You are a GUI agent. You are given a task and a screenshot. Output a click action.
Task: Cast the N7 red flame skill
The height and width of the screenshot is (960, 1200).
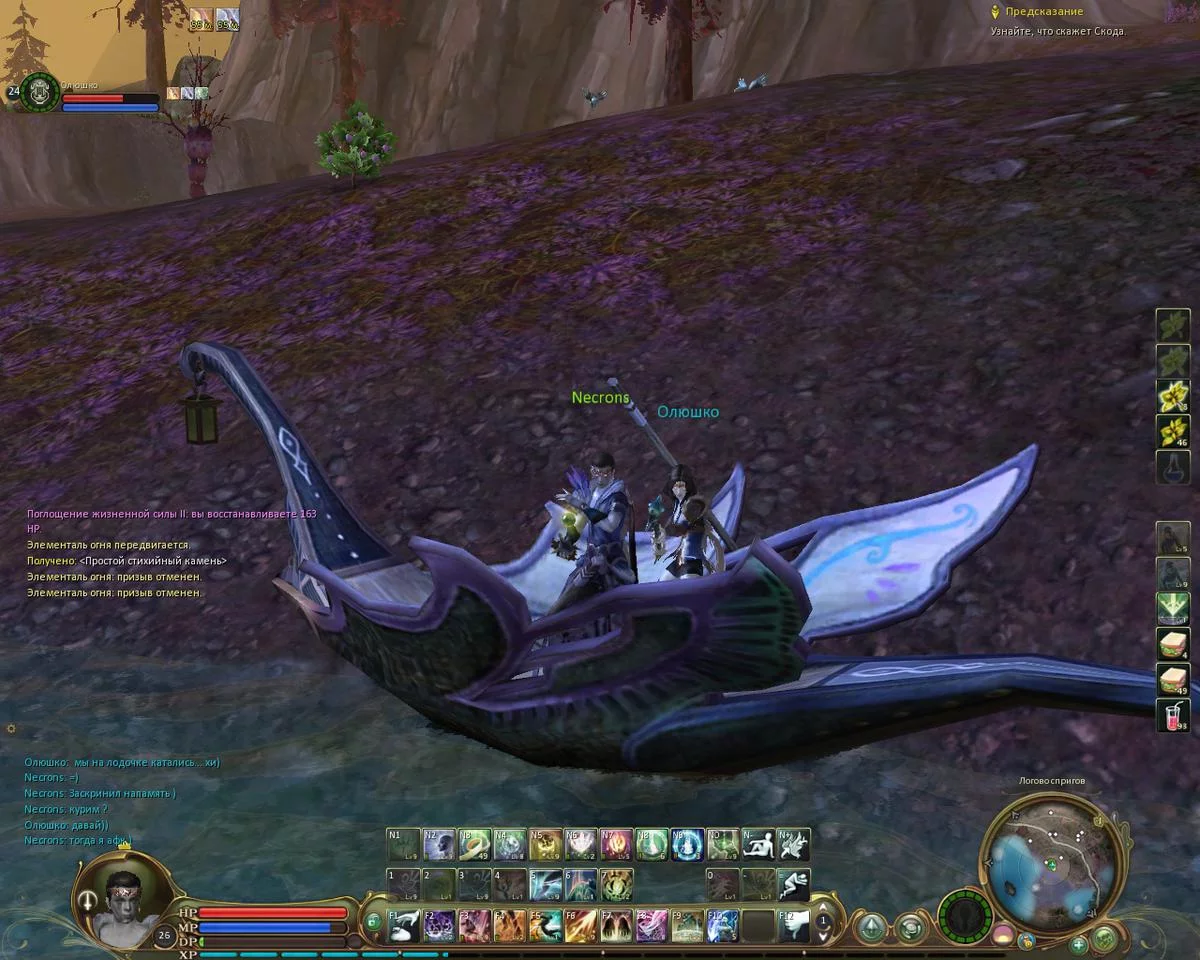tap(616, 844)
